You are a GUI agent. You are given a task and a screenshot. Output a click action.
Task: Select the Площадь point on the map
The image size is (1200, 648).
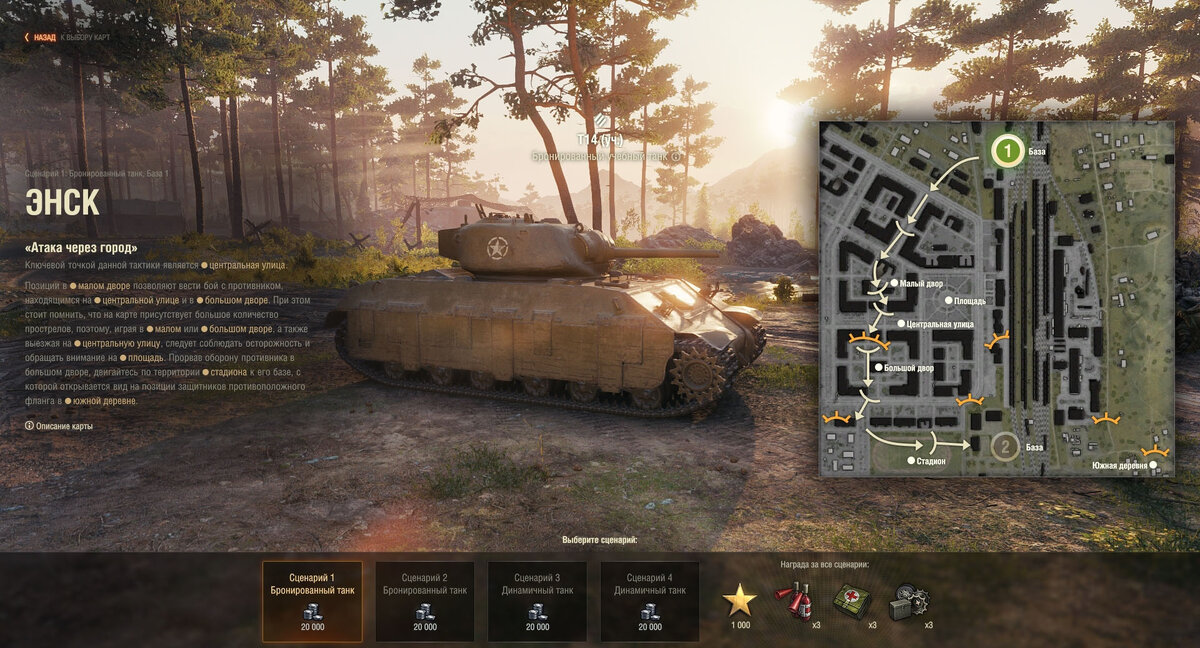pos(948,300)
